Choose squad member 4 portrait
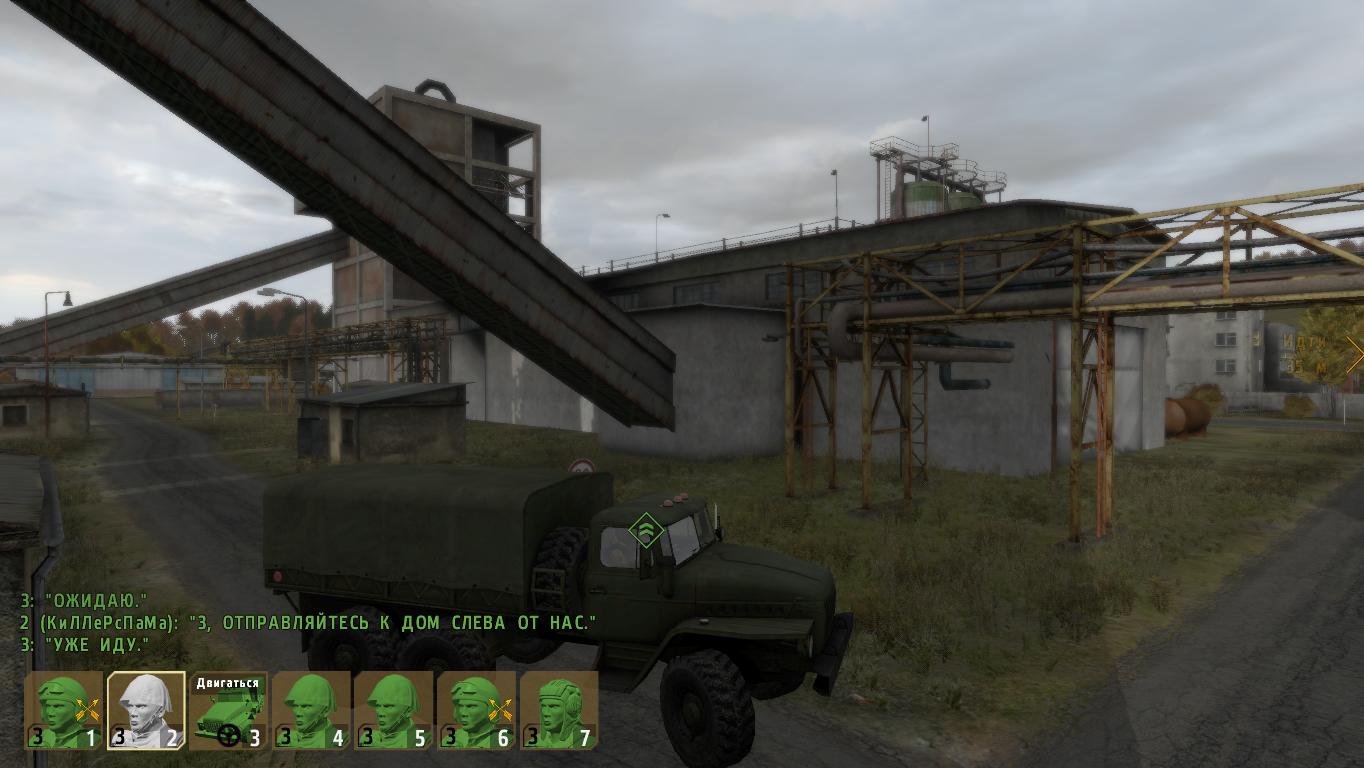 tap(311, 711)
